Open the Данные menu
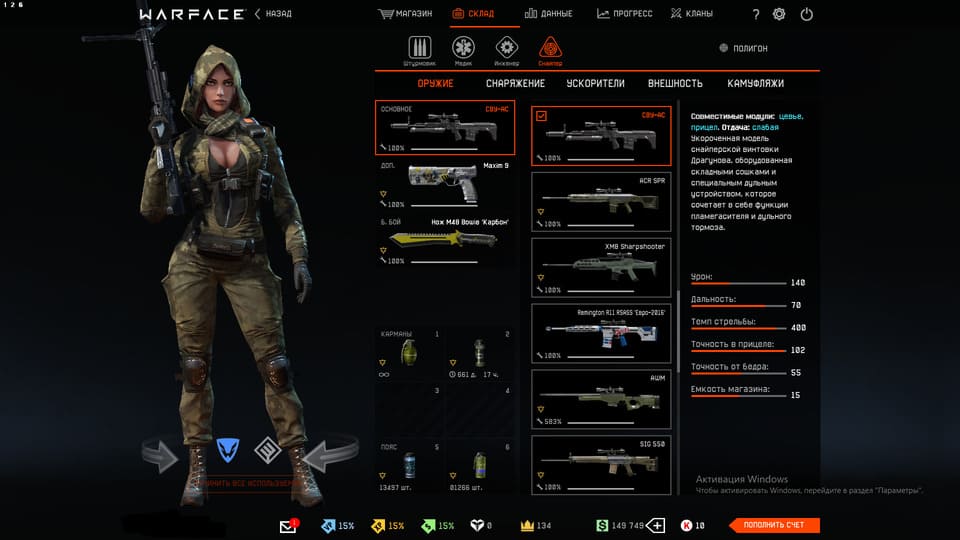 point(548,14)
